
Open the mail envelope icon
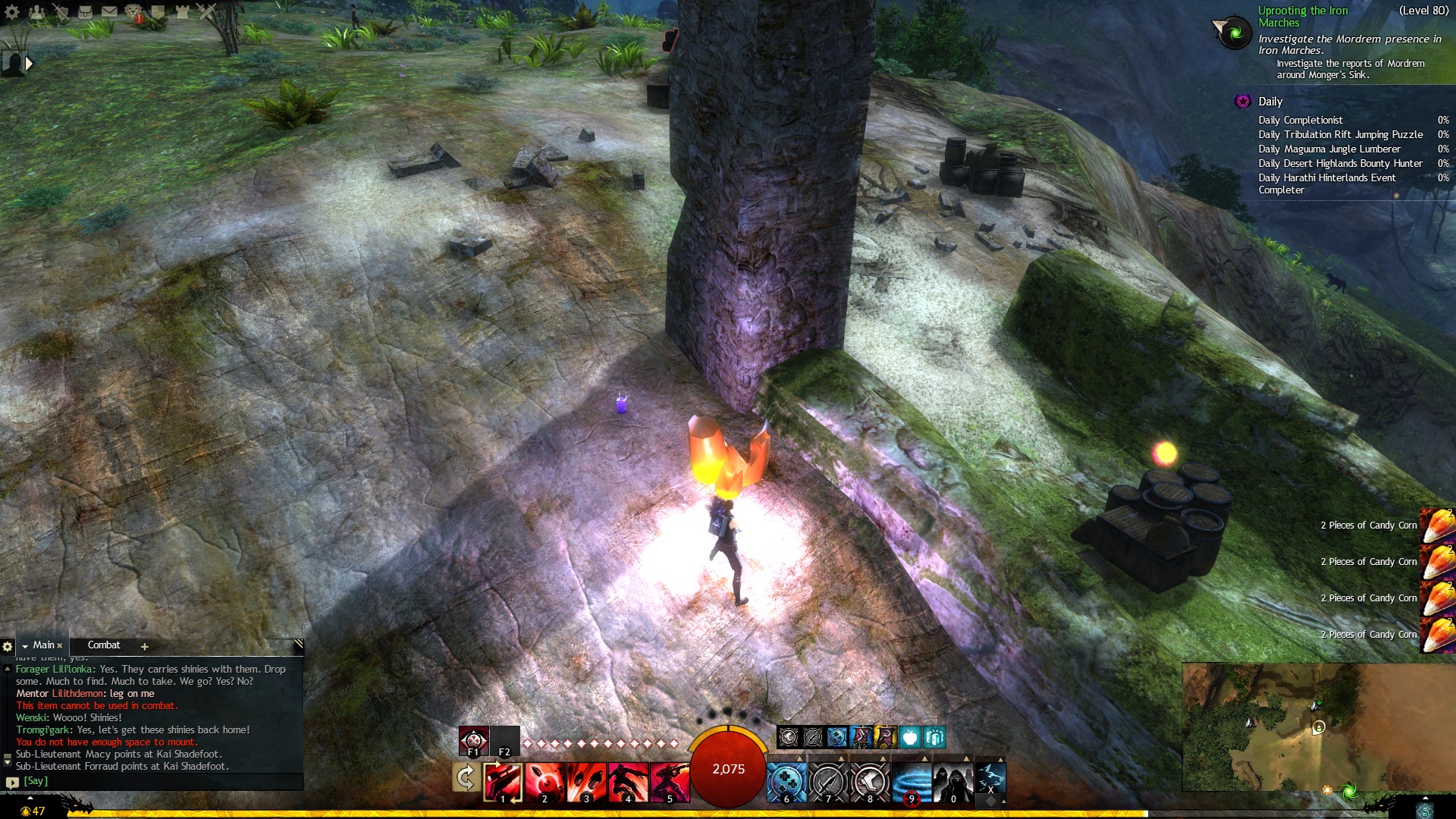coord(110,11)
